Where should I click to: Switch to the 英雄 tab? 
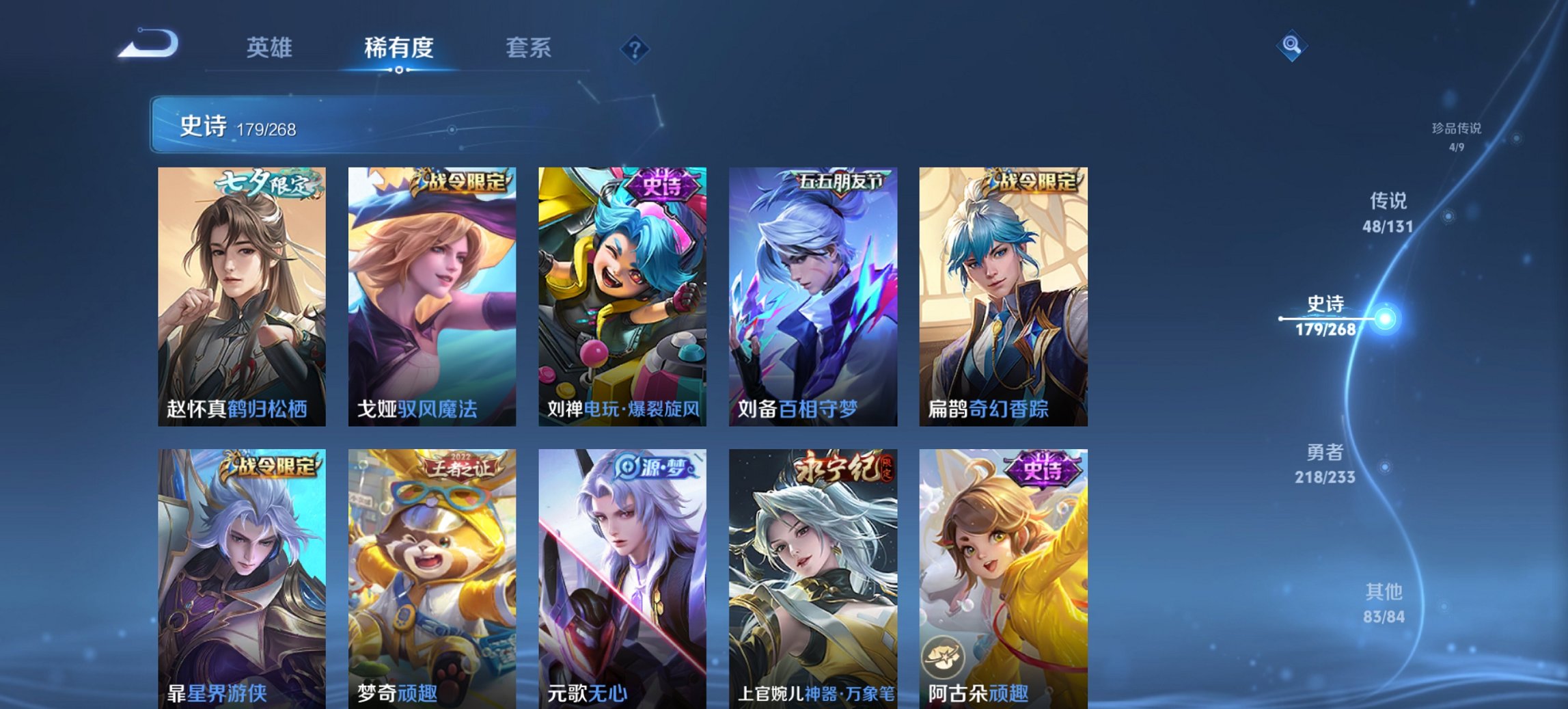pyautogui.click(x=269, y=47)
